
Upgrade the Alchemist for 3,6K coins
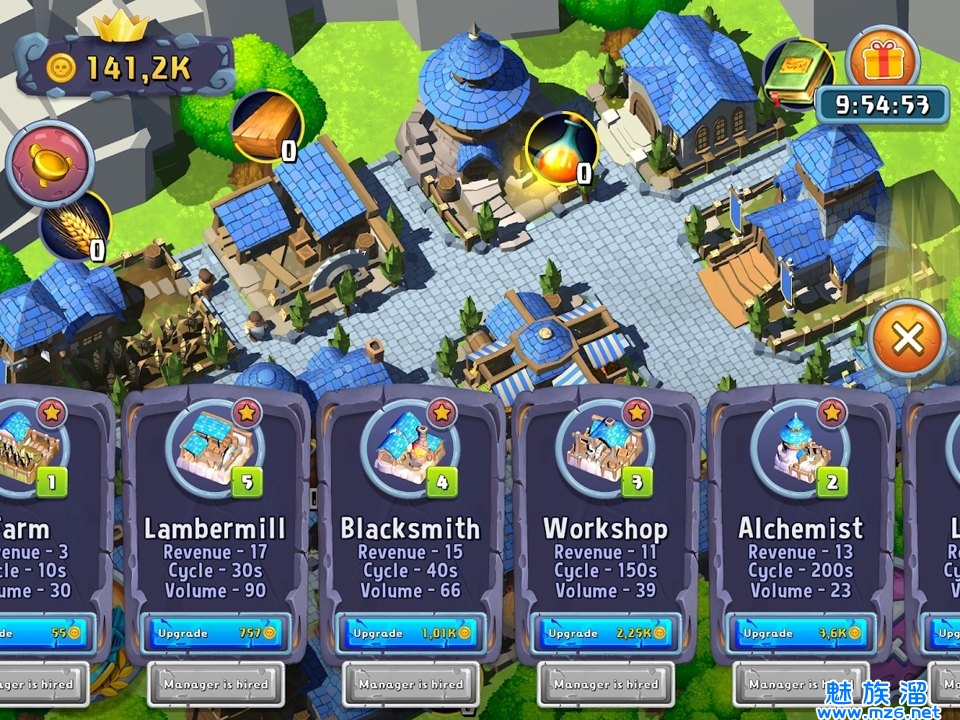point(800,633)
